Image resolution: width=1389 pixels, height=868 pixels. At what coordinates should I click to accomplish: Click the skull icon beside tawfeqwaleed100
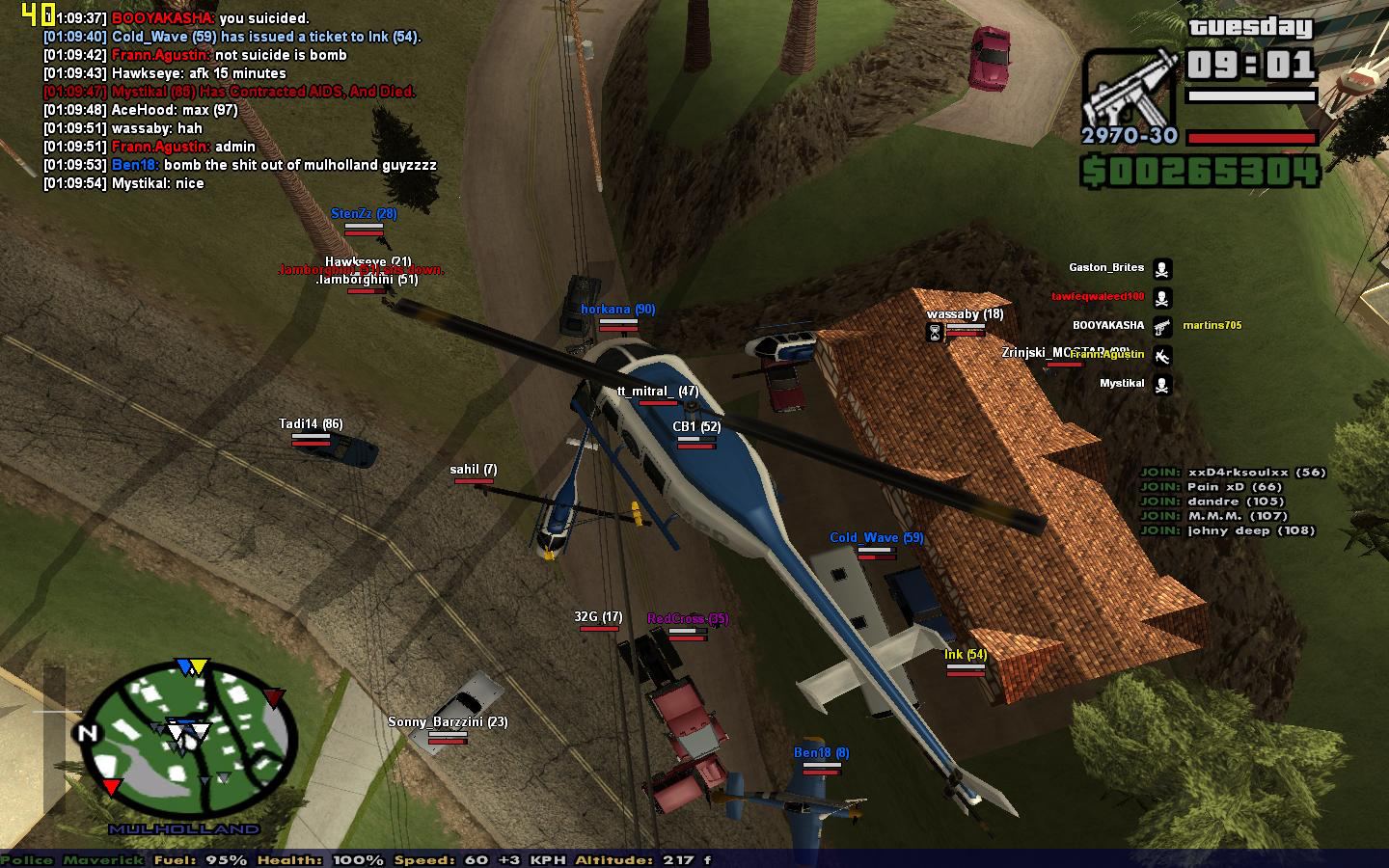coord(1162,298)
